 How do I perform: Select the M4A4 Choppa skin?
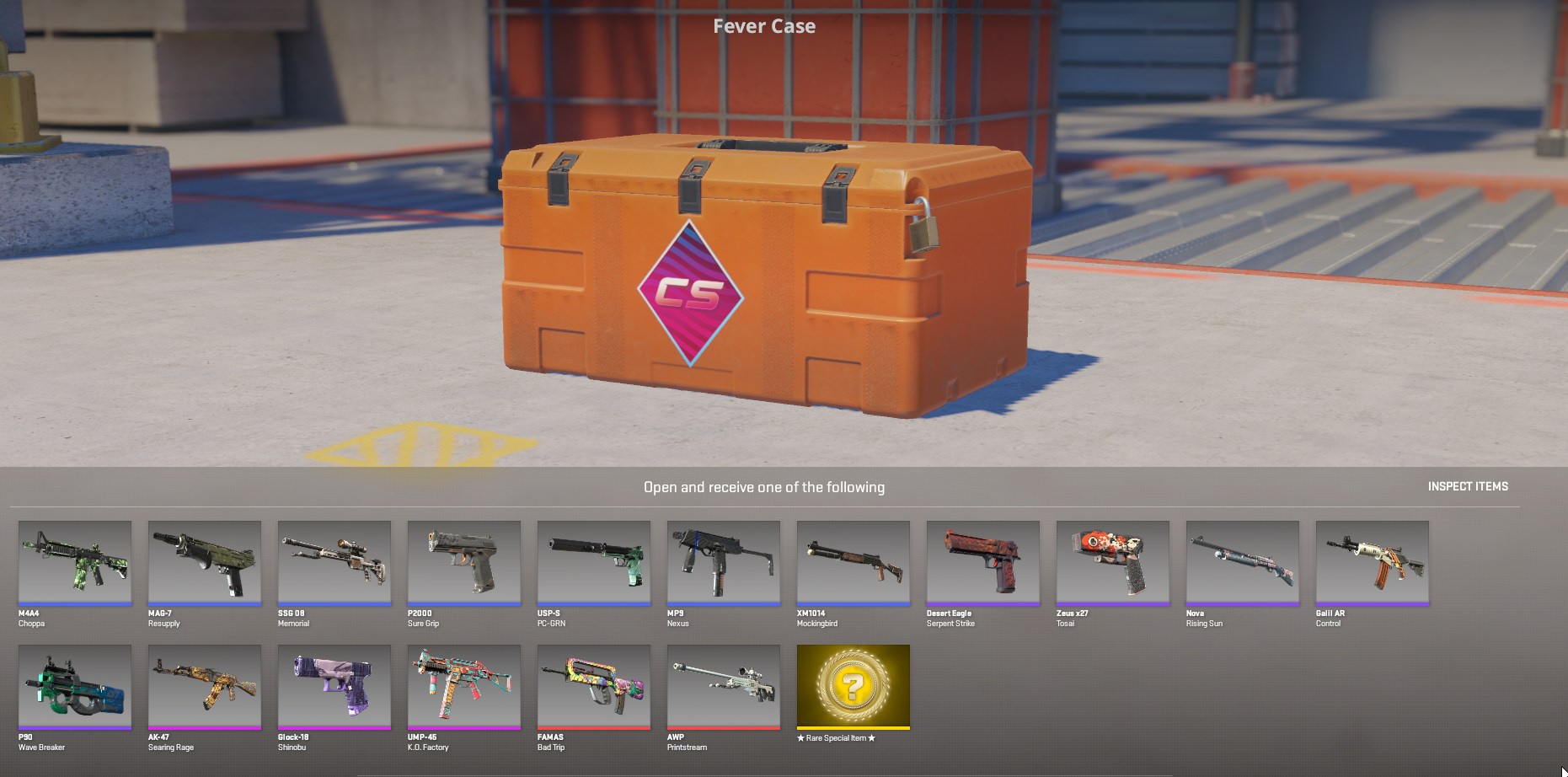click(x=75, y=562)
